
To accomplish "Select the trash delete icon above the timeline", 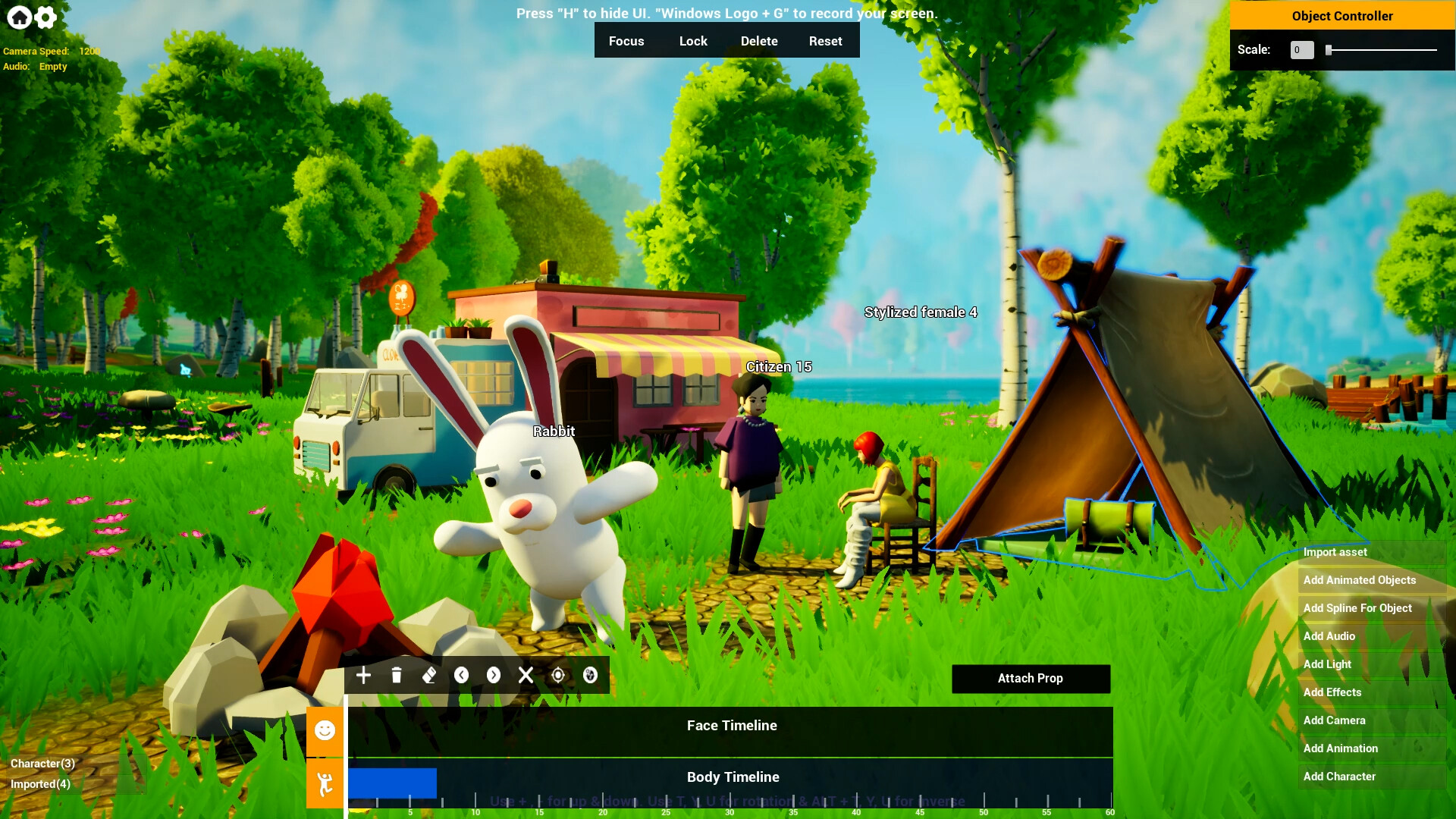I will pos(396,675).
